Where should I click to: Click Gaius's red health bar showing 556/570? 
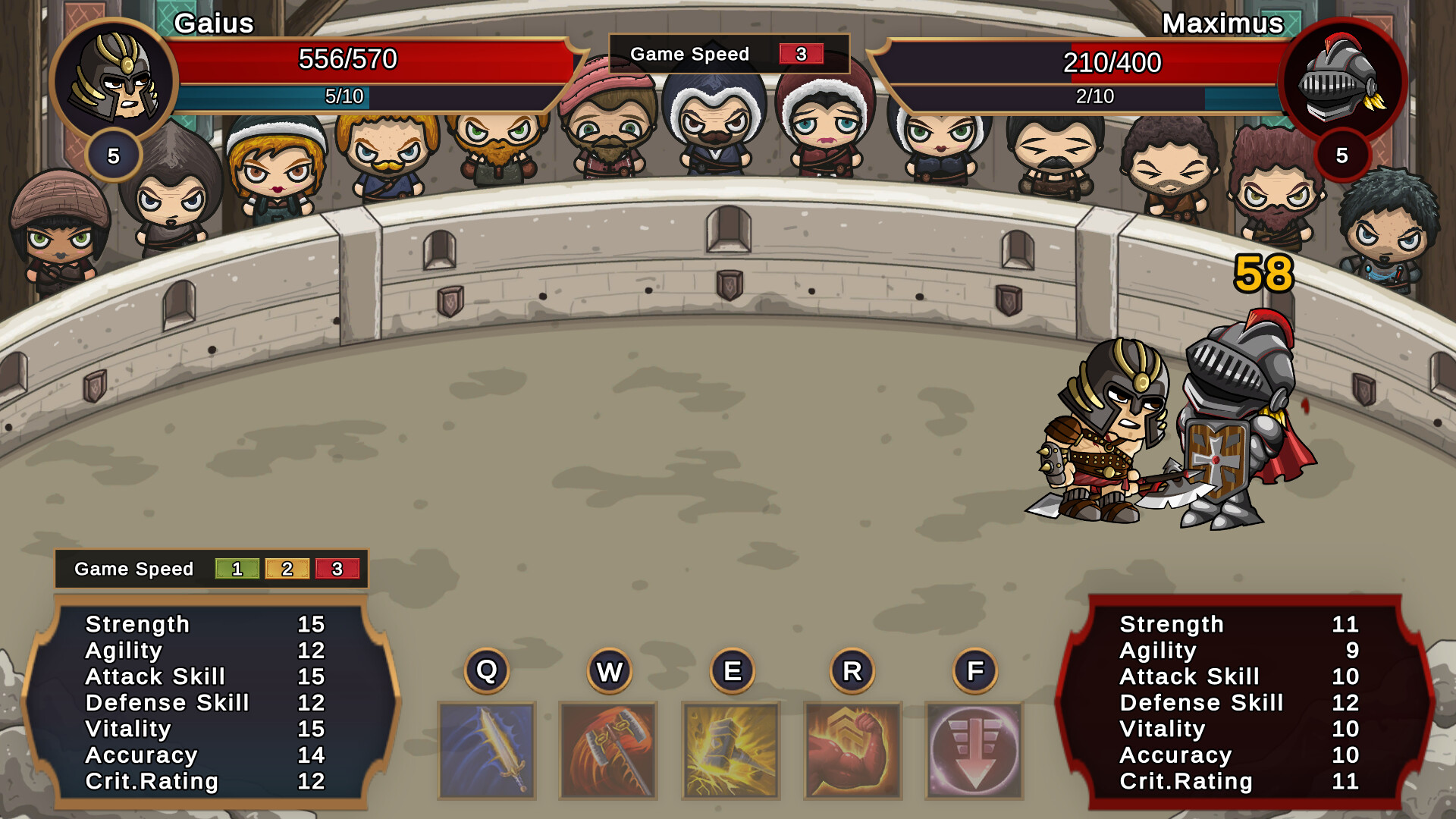click(349, 59)
